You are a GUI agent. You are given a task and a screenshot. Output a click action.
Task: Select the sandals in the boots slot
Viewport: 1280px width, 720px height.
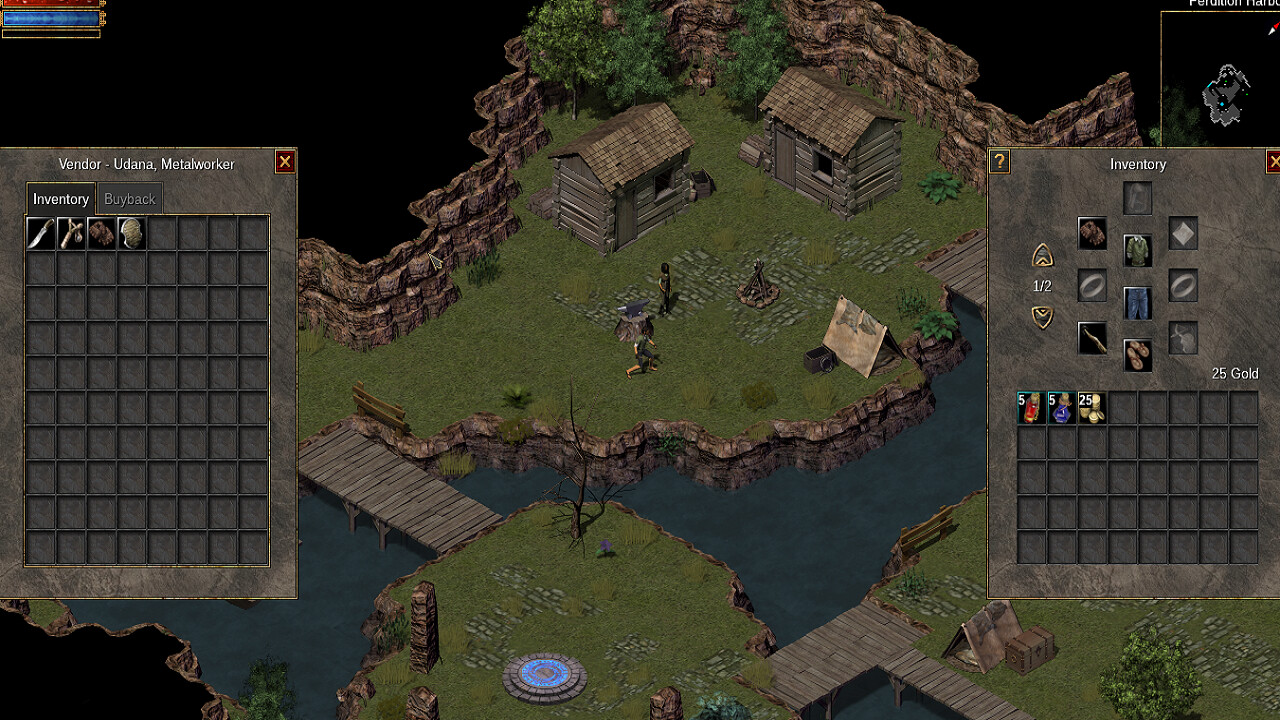1137,356
